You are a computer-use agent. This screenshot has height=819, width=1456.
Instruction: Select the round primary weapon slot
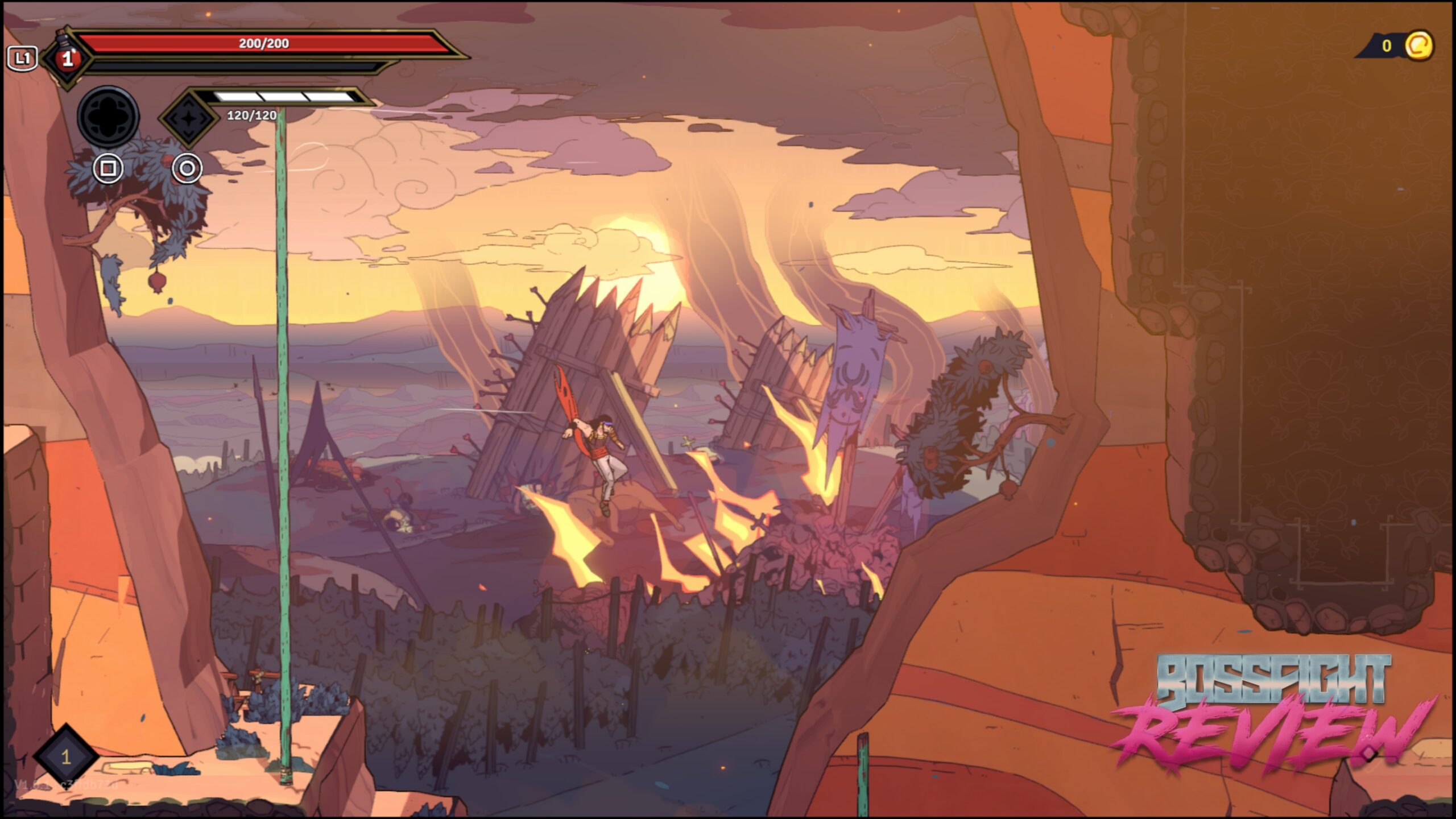click(x=108, y=117)
